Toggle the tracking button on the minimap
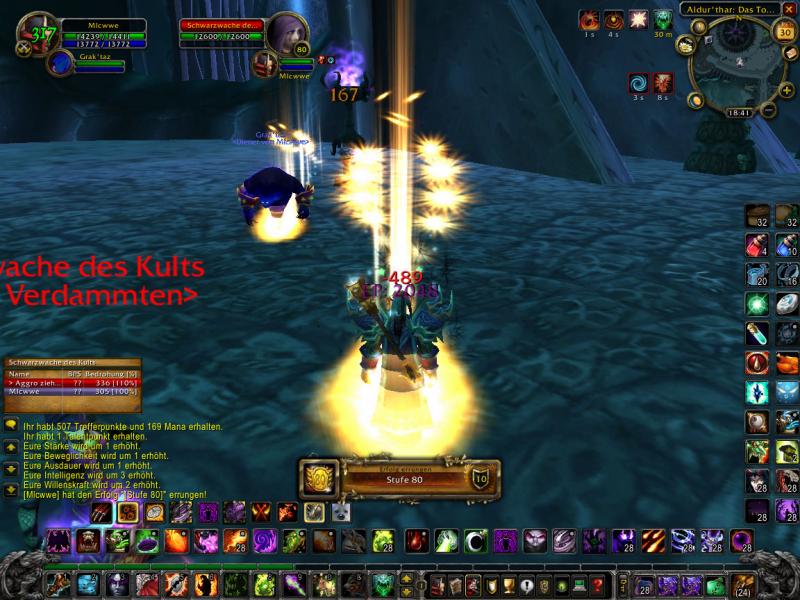Viewport: 800px width, 600px height. coord(687,44)
